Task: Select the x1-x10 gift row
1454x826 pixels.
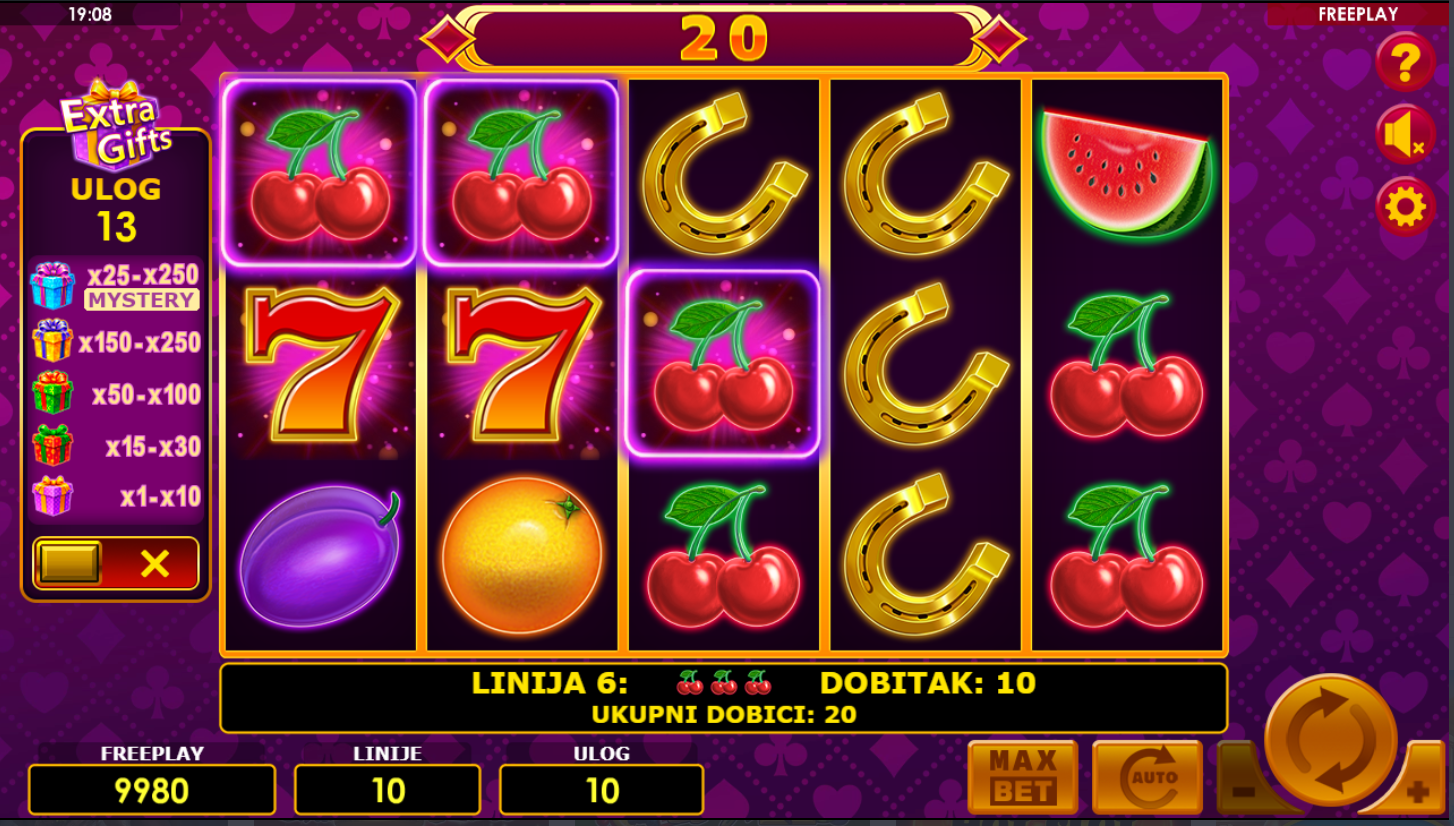Action: (x=116, y=496)
